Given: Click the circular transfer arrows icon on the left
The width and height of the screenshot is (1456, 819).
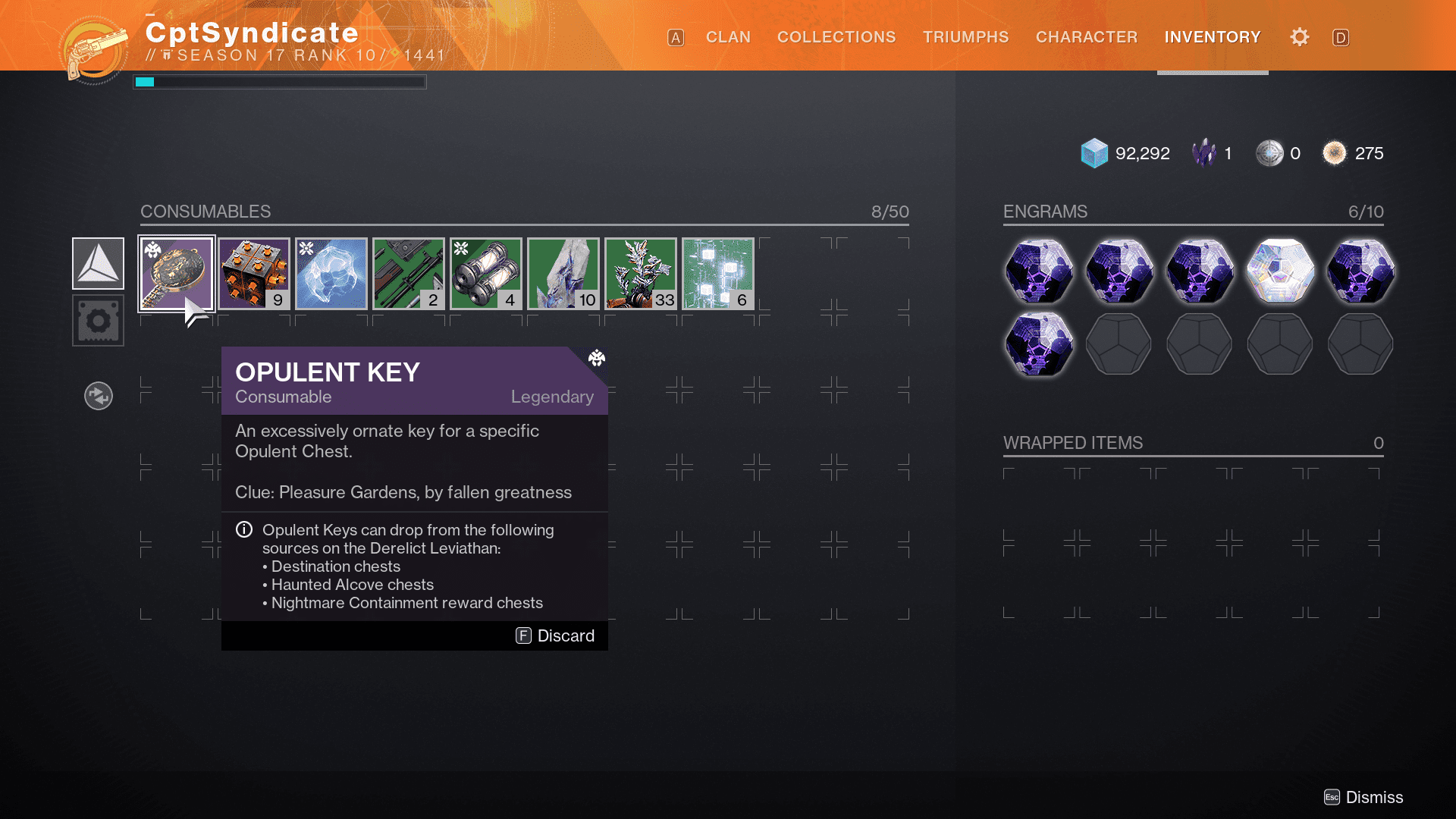Looking at the screenshot, I should (98, 395).
